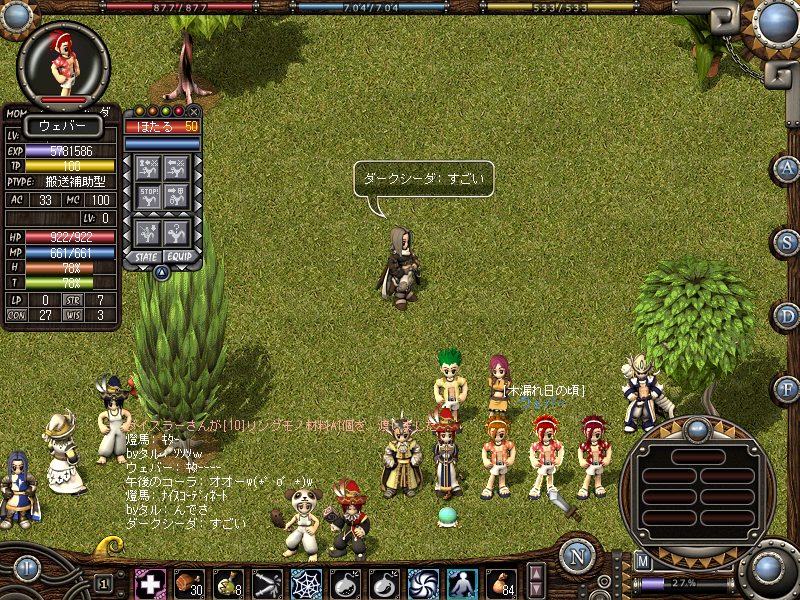This screenshot has height=600, width=800.
Task: Click the round S button on right edge
Action: coord(787,241)
